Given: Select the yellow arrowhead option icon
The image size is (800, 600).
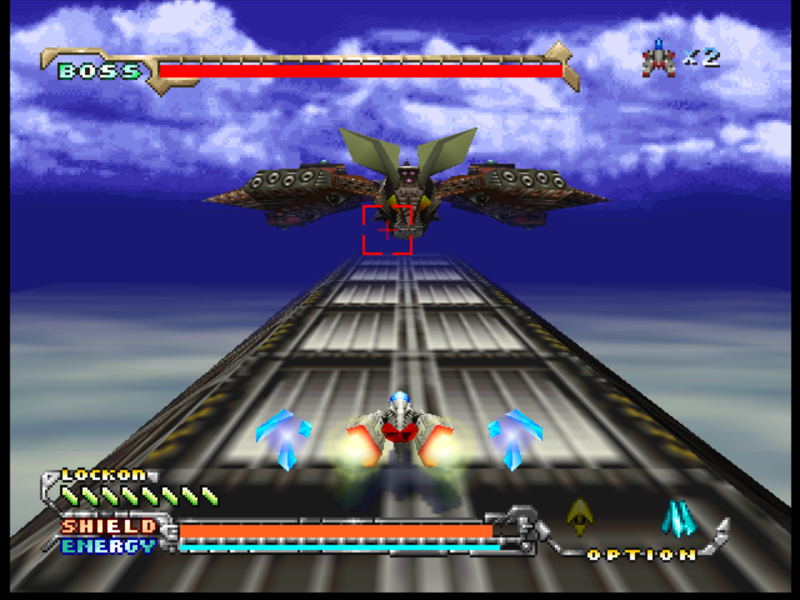Looking at the screenshot, I should click(x=579, y=516).
